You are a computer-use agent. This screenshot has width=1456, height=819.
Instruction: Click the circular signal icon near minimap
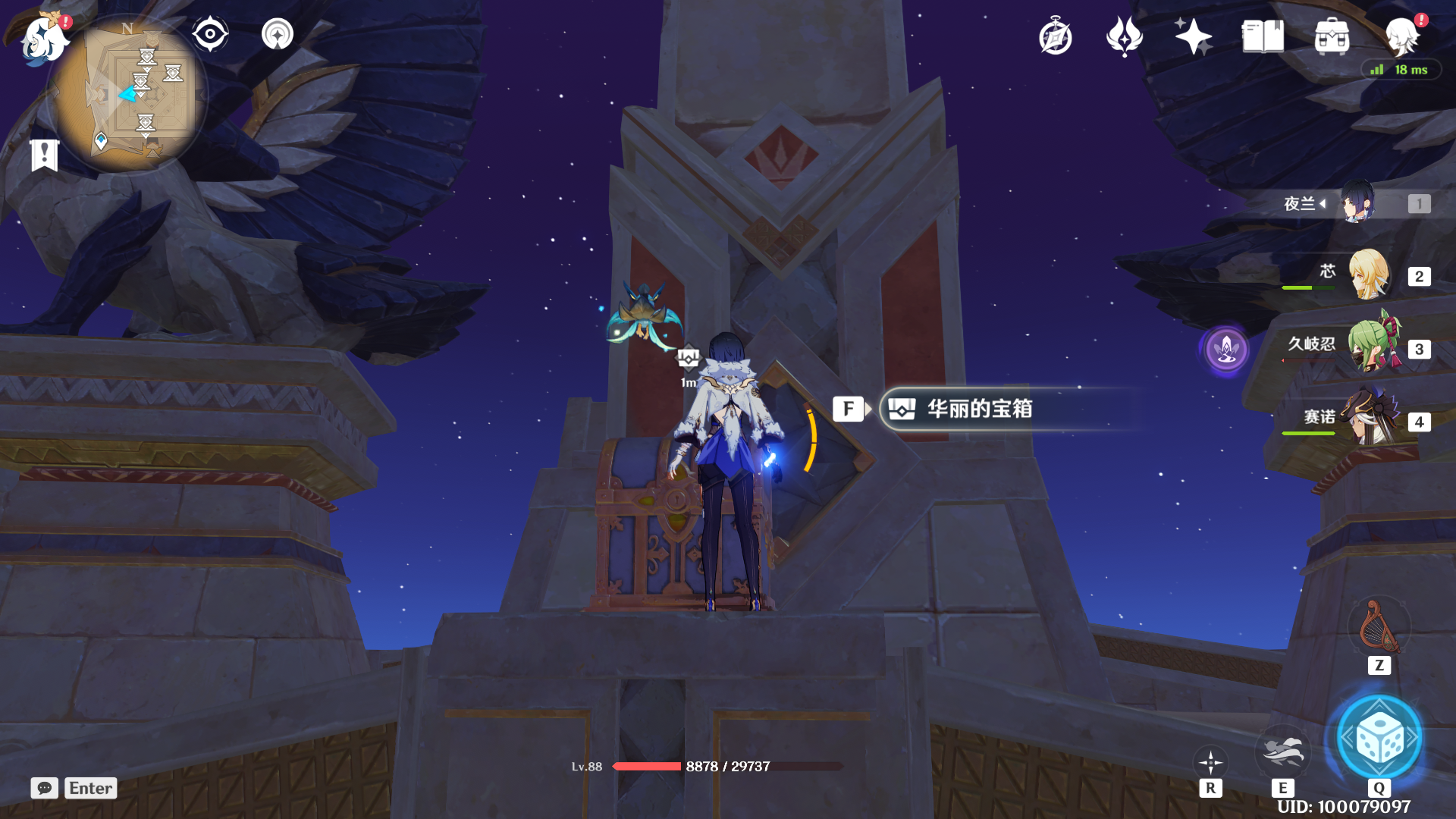coord(278,35)
